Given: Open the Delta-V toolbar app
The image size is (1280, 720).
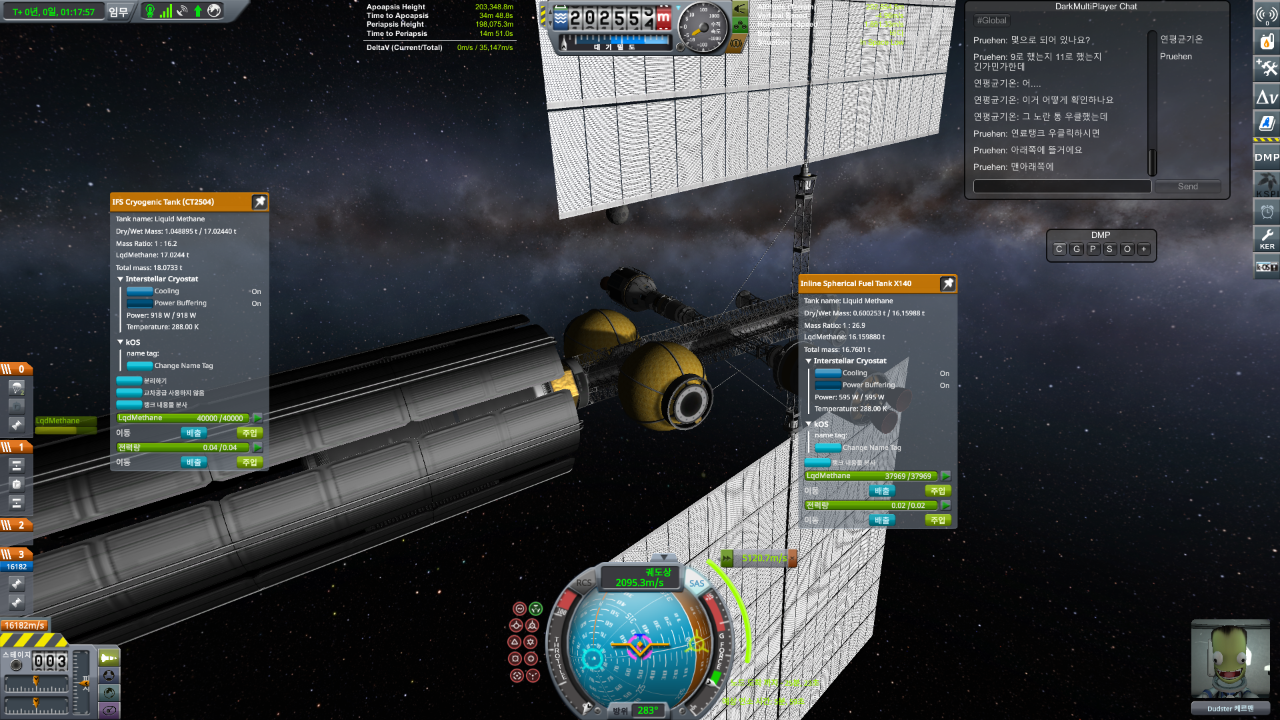Looking at the screenshot, I should click(x=1267, y=96).
